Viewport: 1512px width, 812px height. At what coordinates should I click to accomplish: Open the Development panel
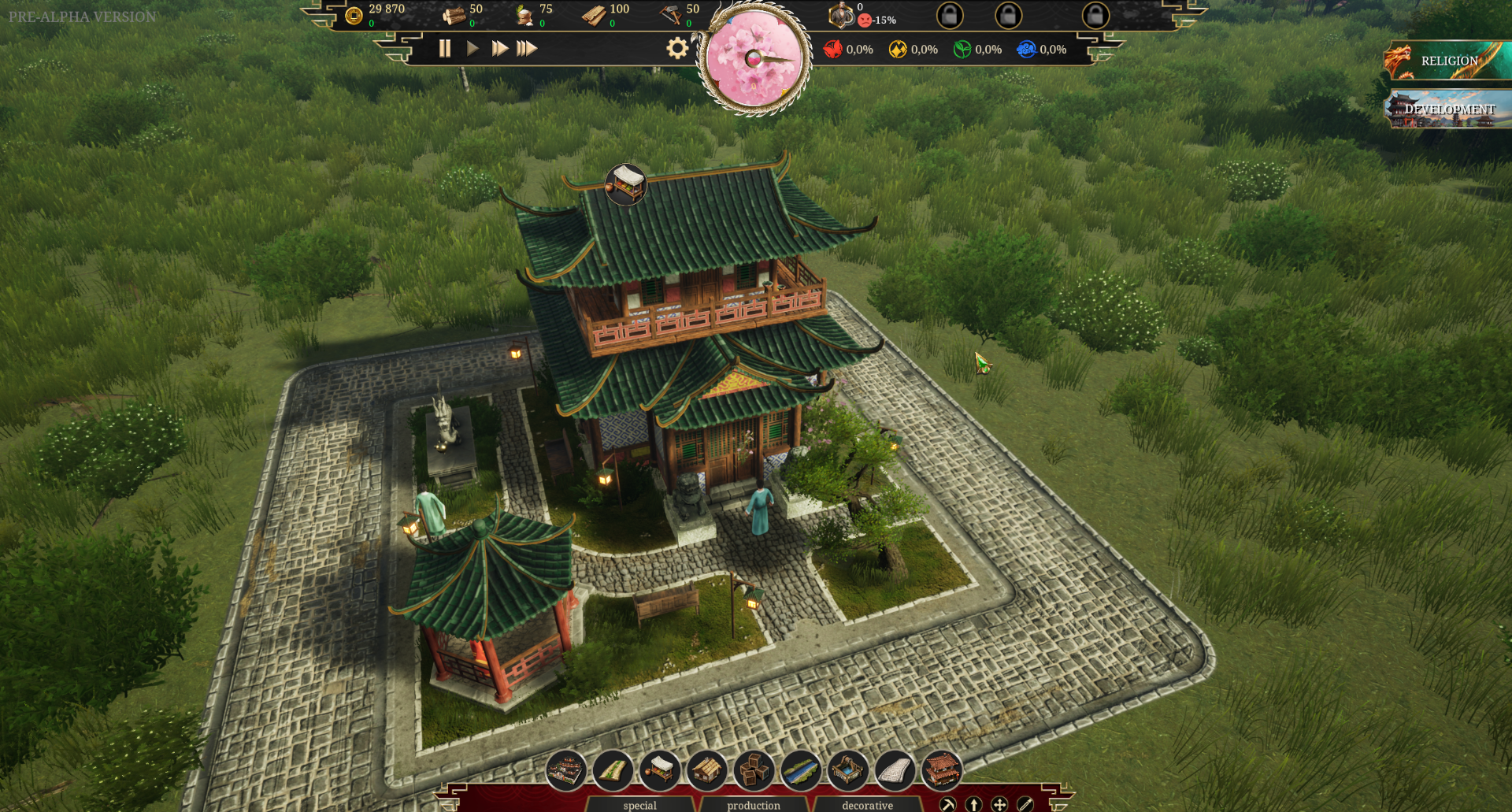[1447, 109]
